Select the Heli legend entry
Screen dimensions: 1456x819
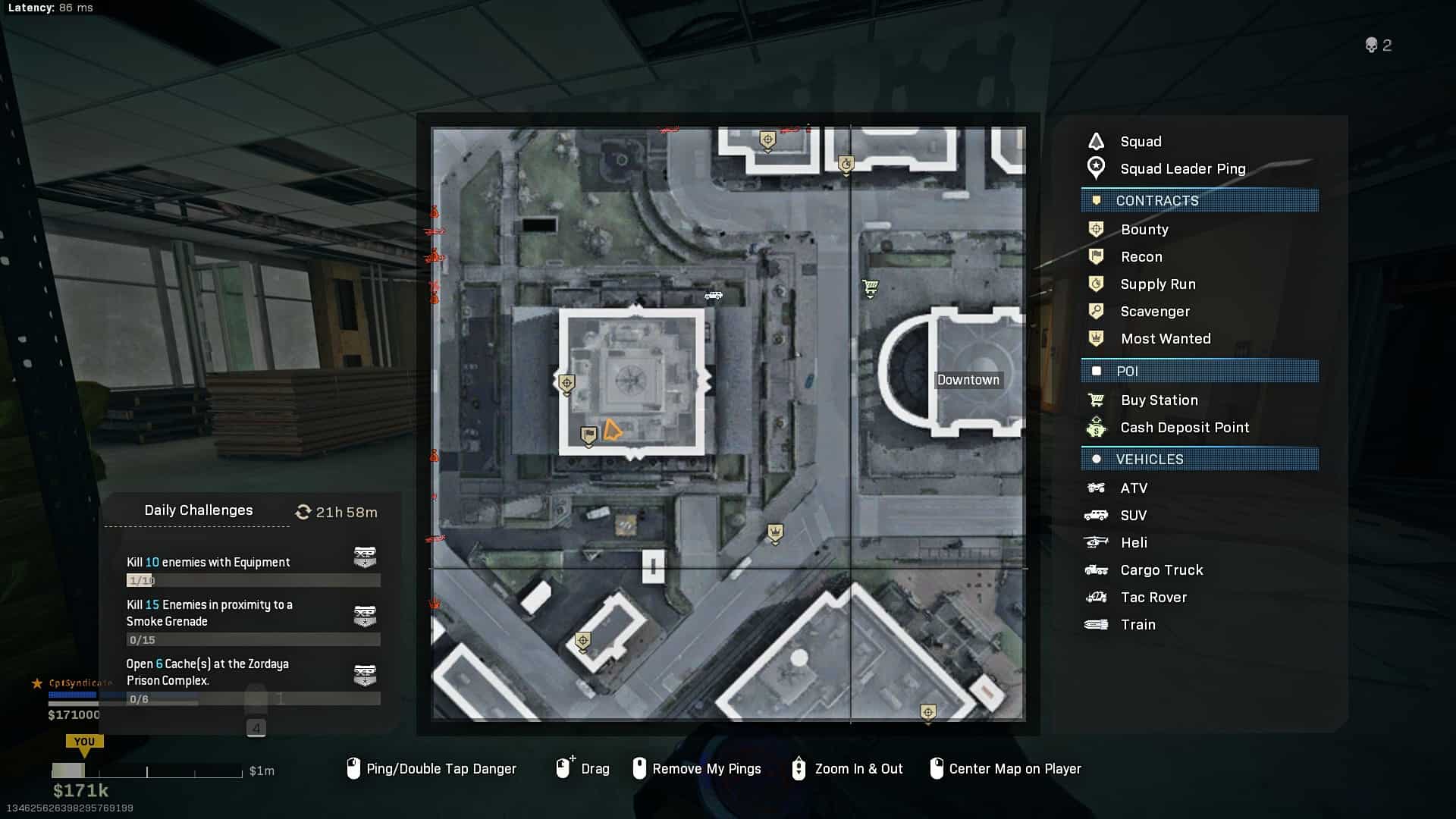pyautogui.click(x=1133, y=543)
